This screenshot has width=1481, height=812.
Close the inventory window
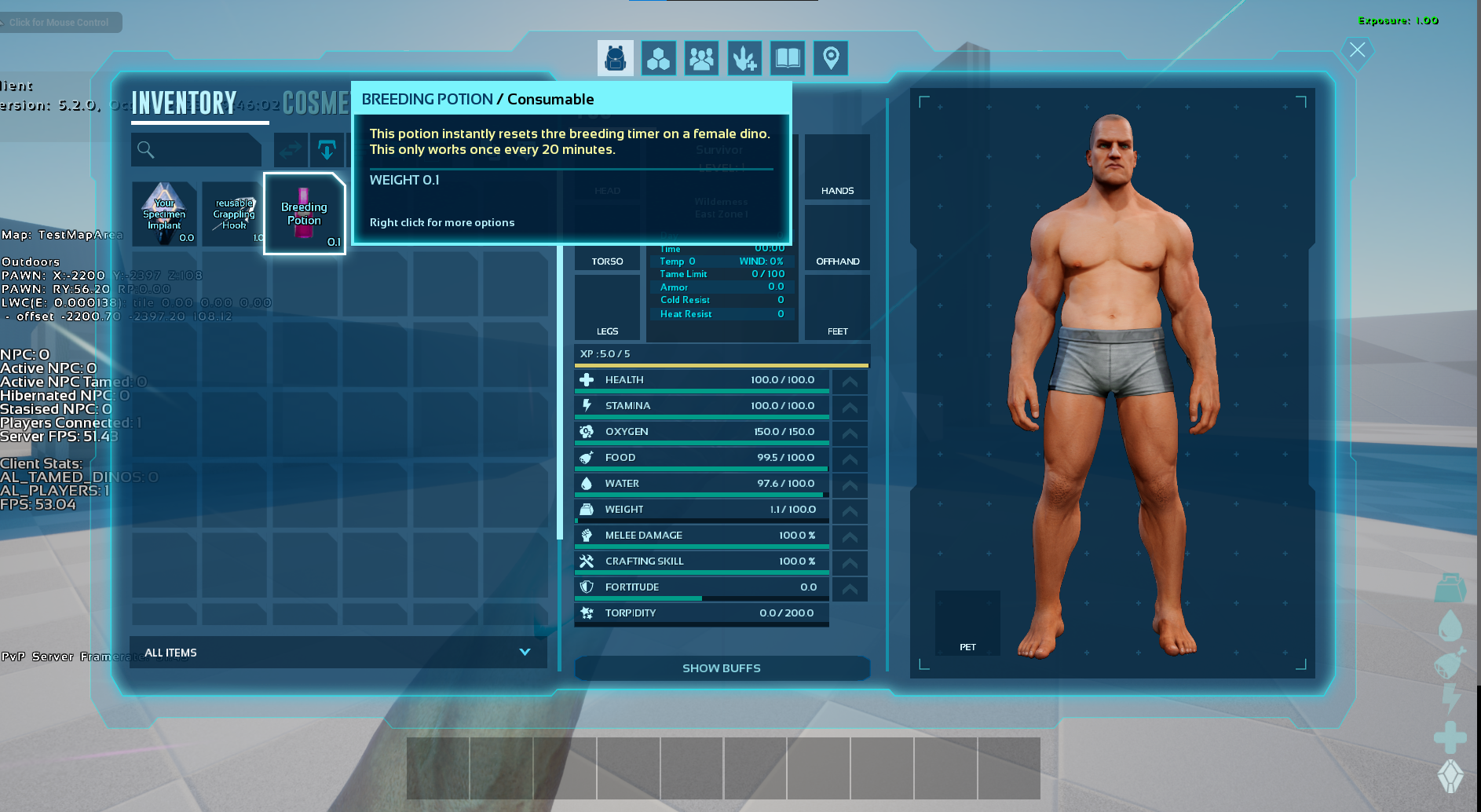tap(1358, 50)
